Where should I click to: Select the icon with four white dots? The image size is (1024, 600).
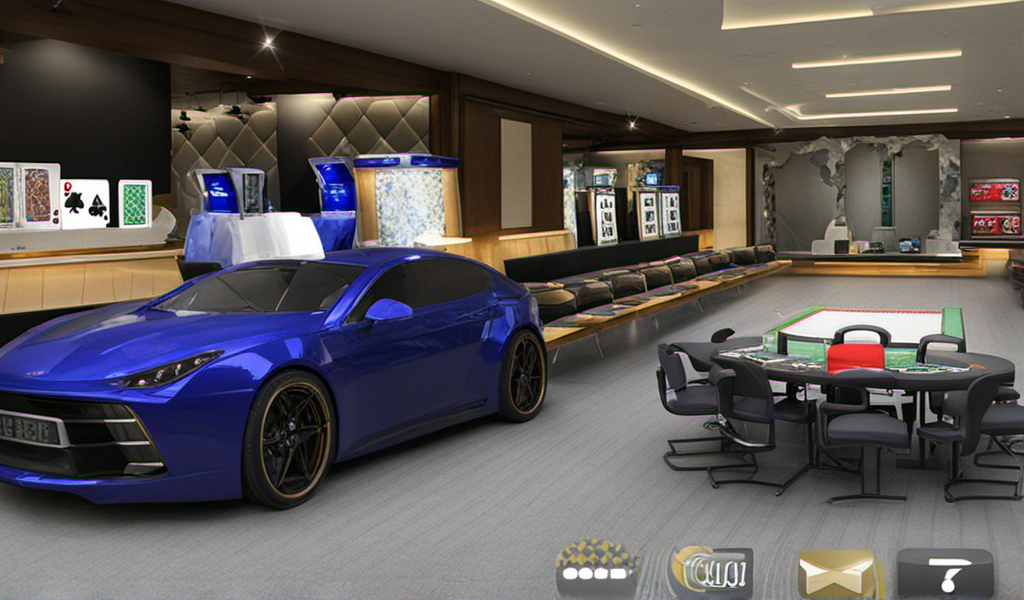597,572
